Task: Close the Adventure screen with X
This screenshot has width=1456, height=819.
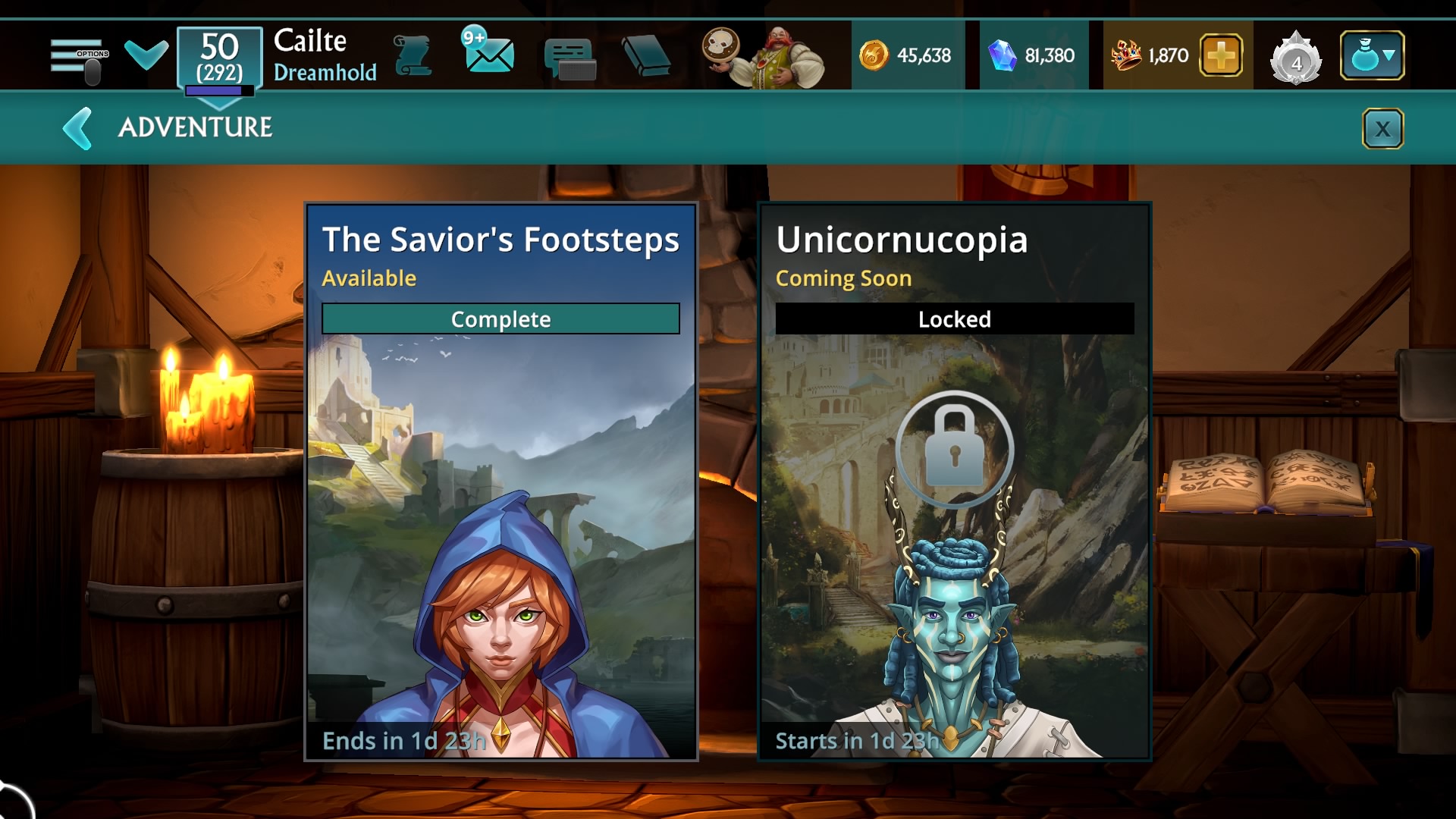Action: pos(1382,129)
